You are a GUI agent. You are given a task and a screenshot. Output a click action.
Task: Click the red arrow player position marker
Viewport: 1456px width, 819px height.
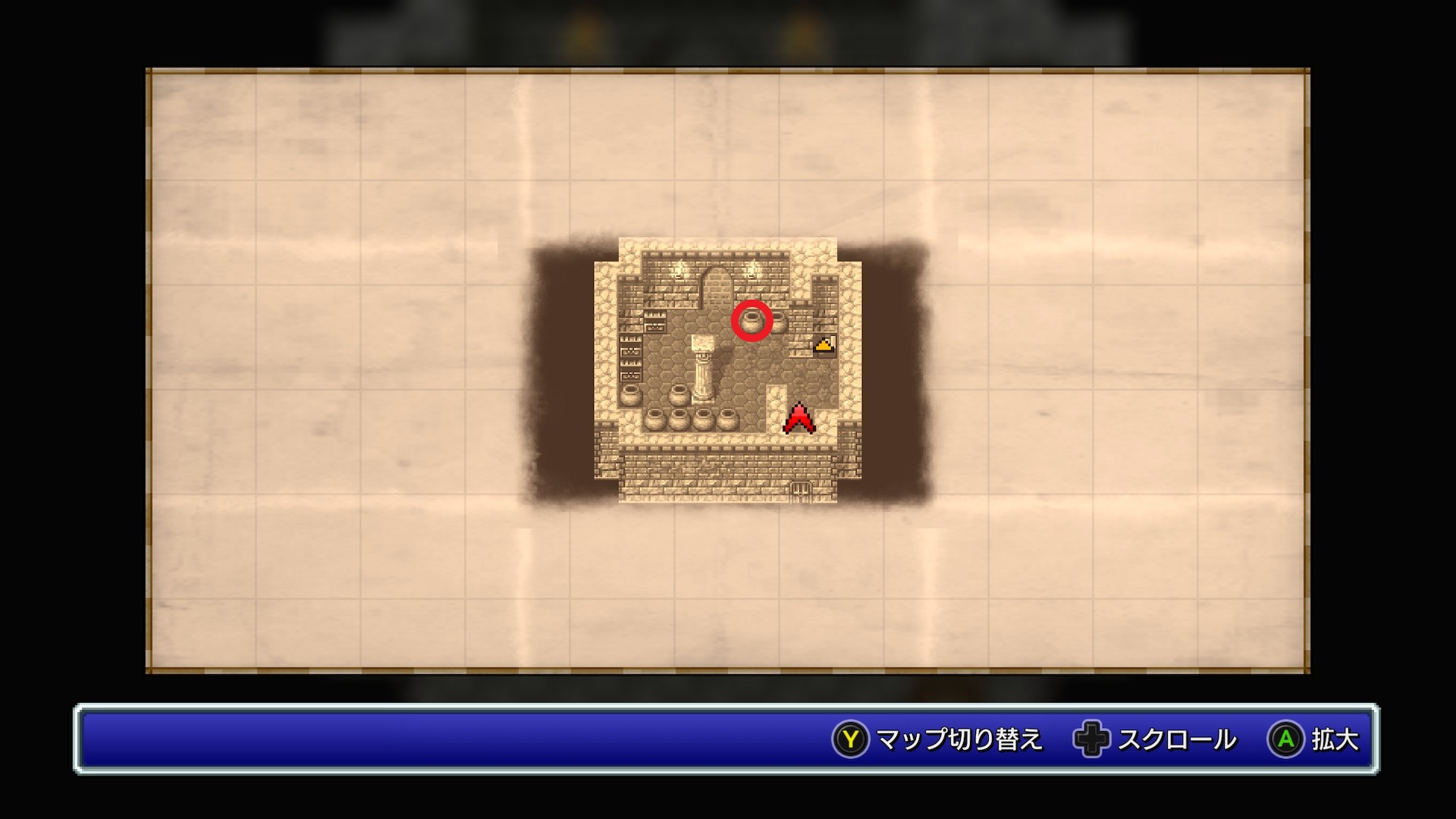799,419
